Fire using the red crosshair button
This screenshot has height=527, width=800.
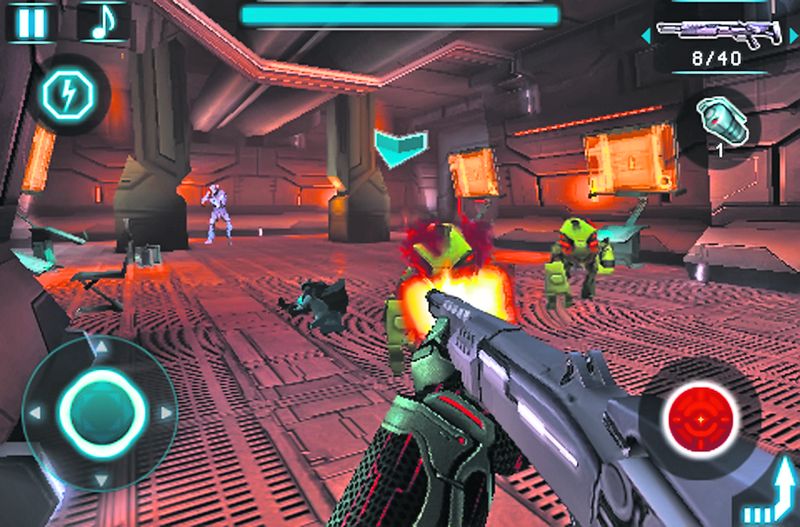[x=701, y=413]
